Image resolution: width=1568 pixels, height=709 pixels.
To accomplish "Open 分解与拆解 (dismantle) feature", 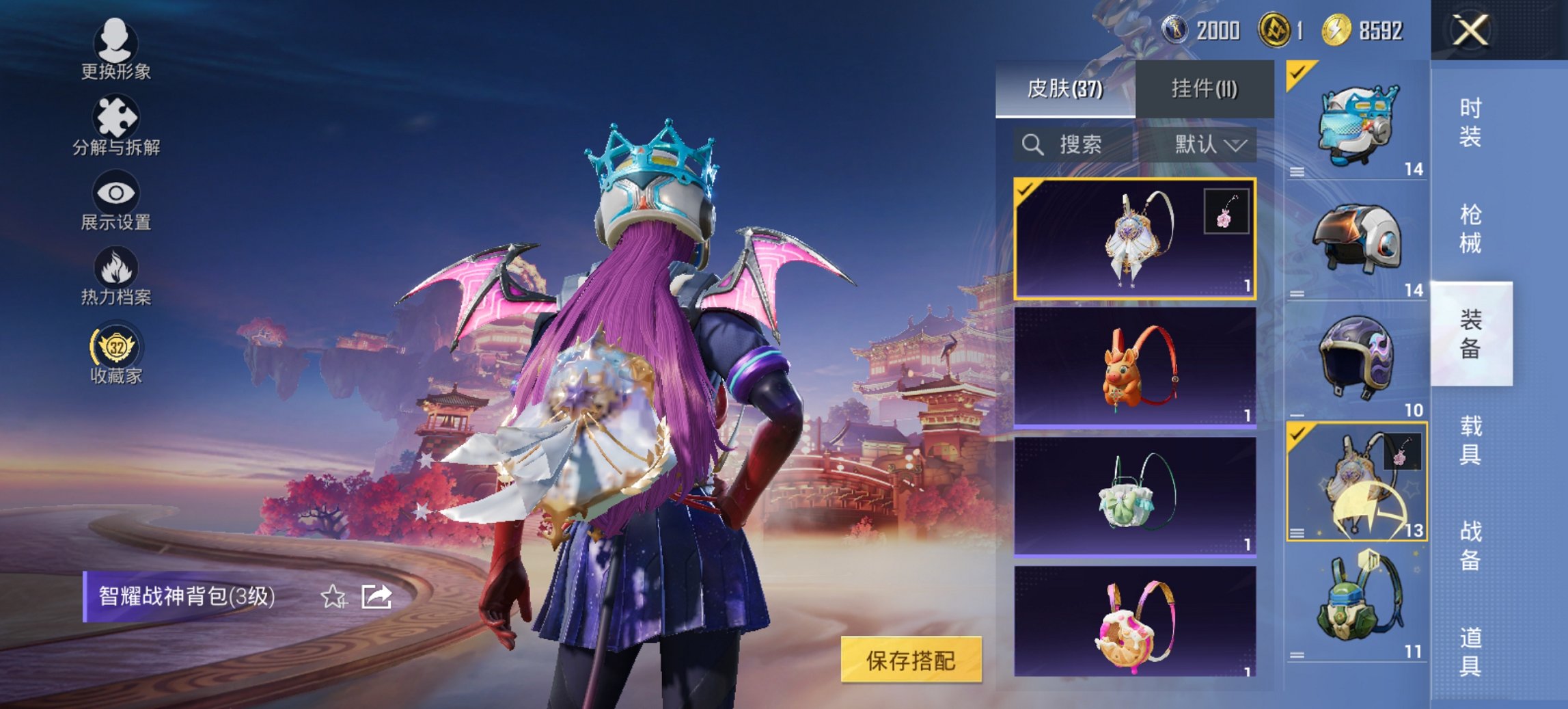I will pyautogui.click(x=116, y=123).
